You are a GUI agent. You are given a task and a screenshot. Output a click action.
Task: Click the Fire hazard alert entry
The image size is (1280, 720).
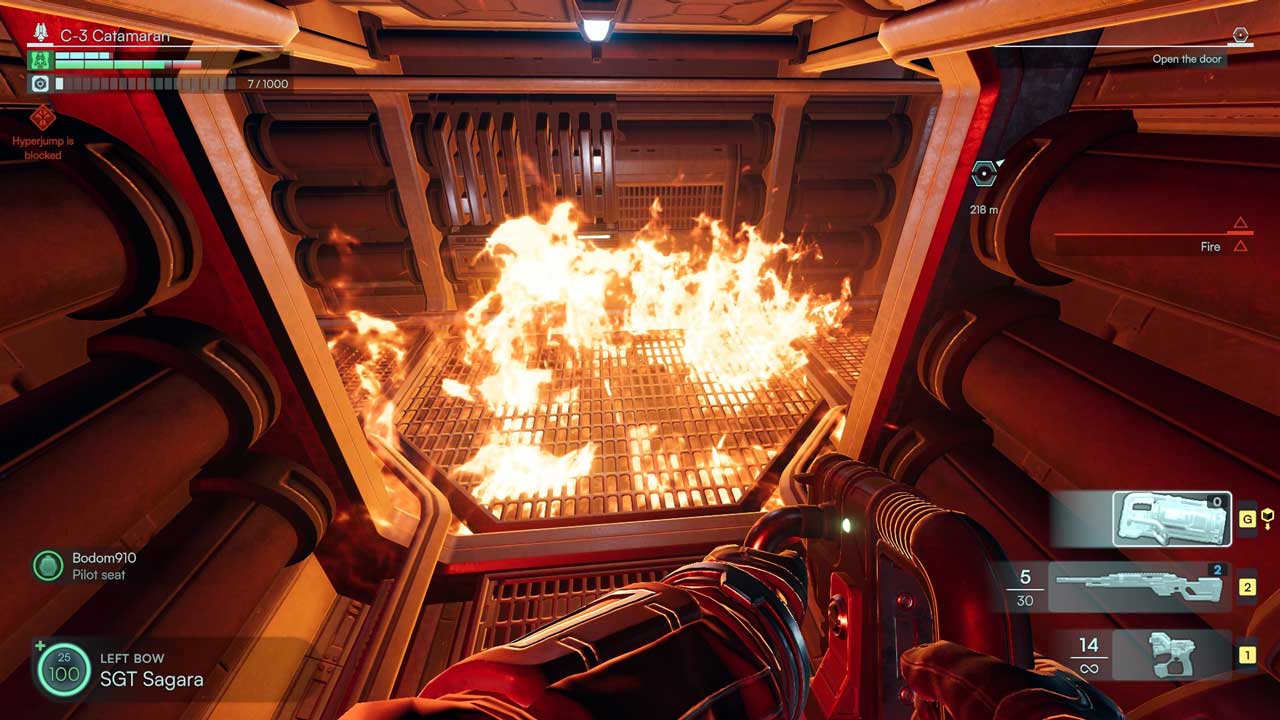(1210, 246)
